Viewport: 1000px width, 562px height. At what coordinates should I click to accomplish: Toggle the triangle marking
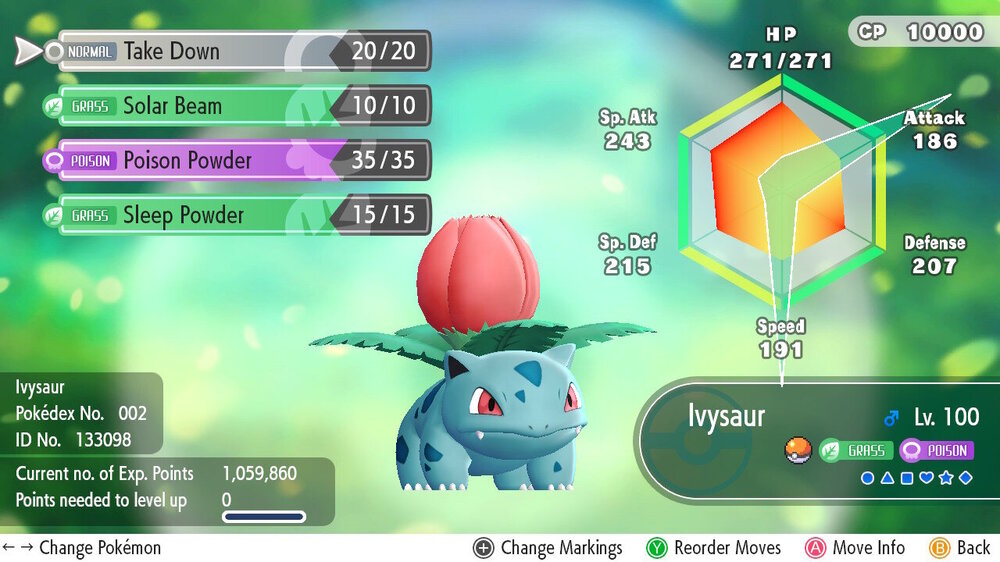click(887, 478)
